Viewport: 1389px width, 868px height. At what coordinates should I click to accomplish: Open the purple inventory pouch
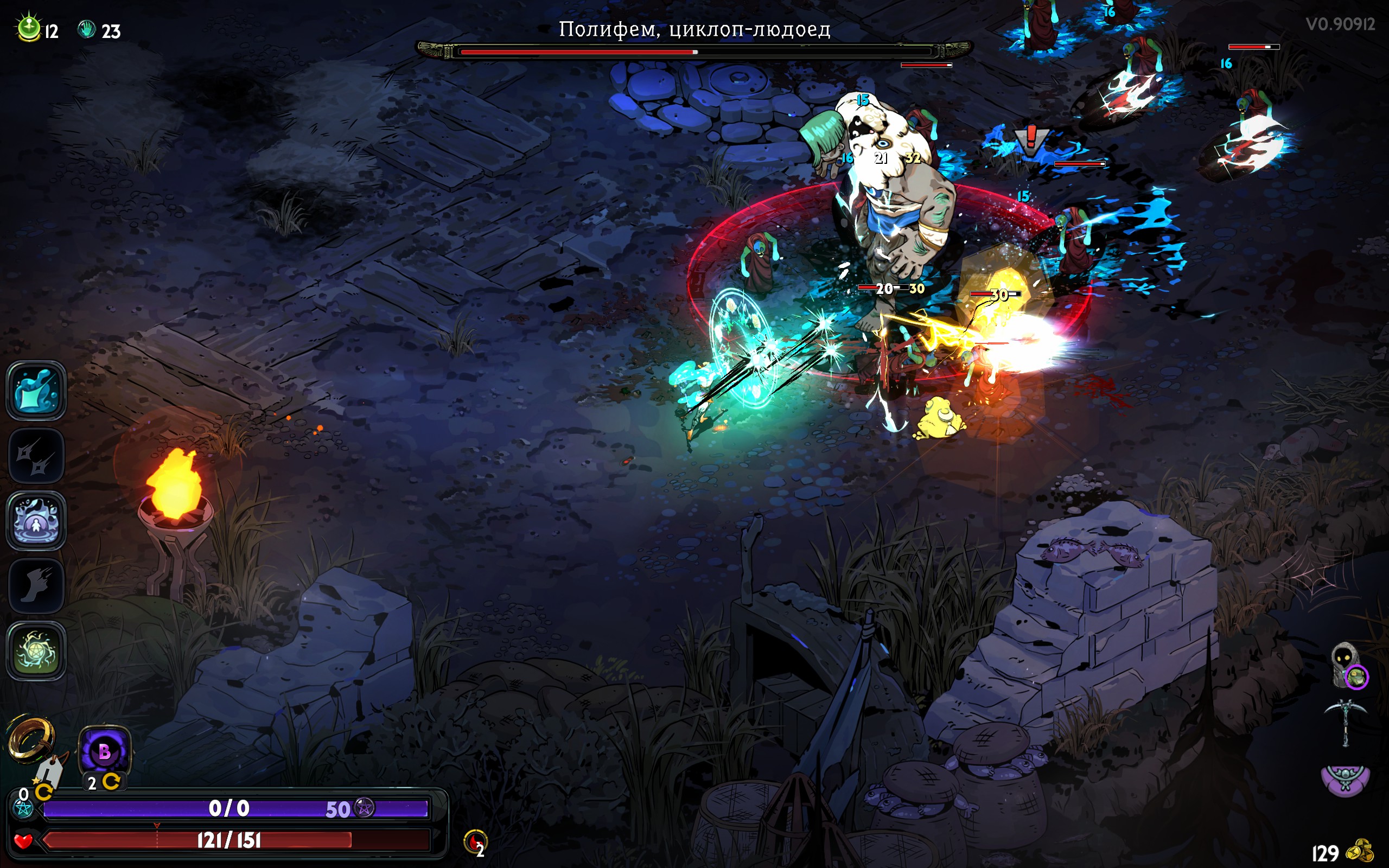coord(1346,780)
